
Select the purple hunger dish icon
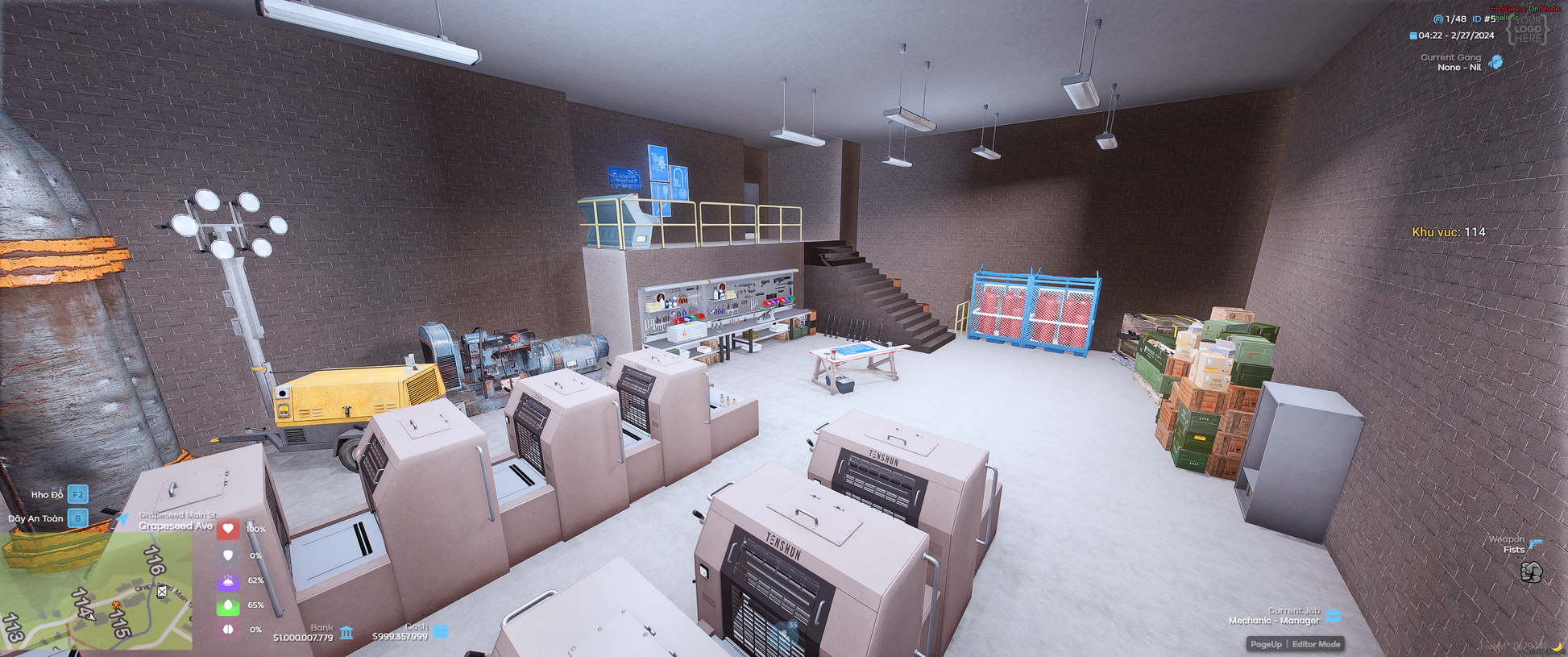pyautogui.click(x=228, y=580)
